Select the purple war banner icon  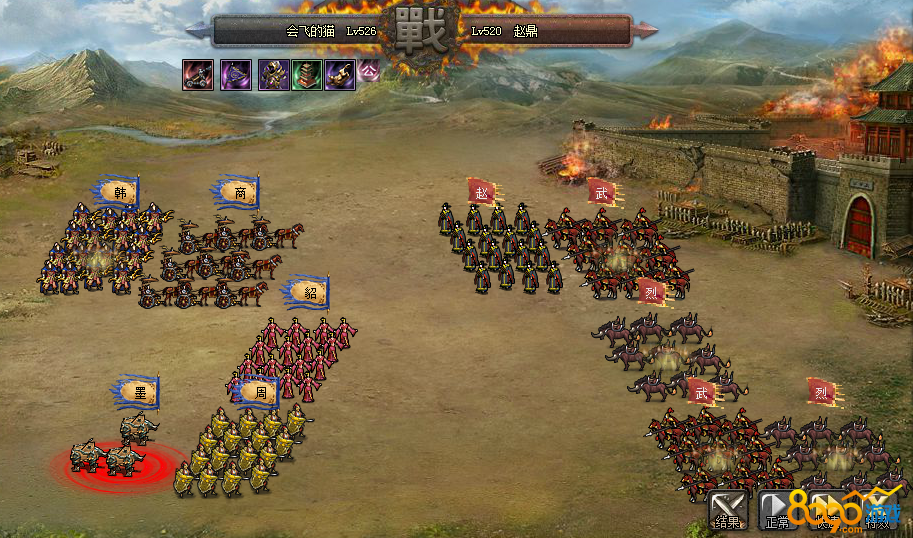coord(236,74)
